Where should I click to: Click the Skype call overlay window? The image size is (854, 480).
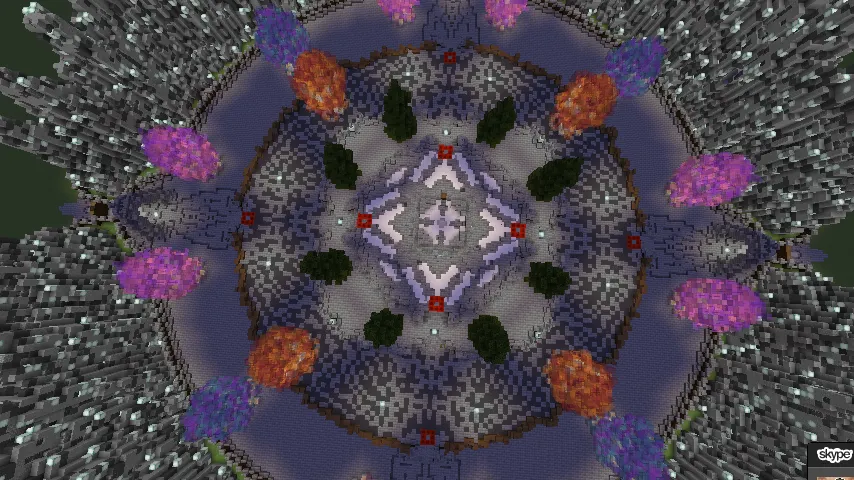832,460
